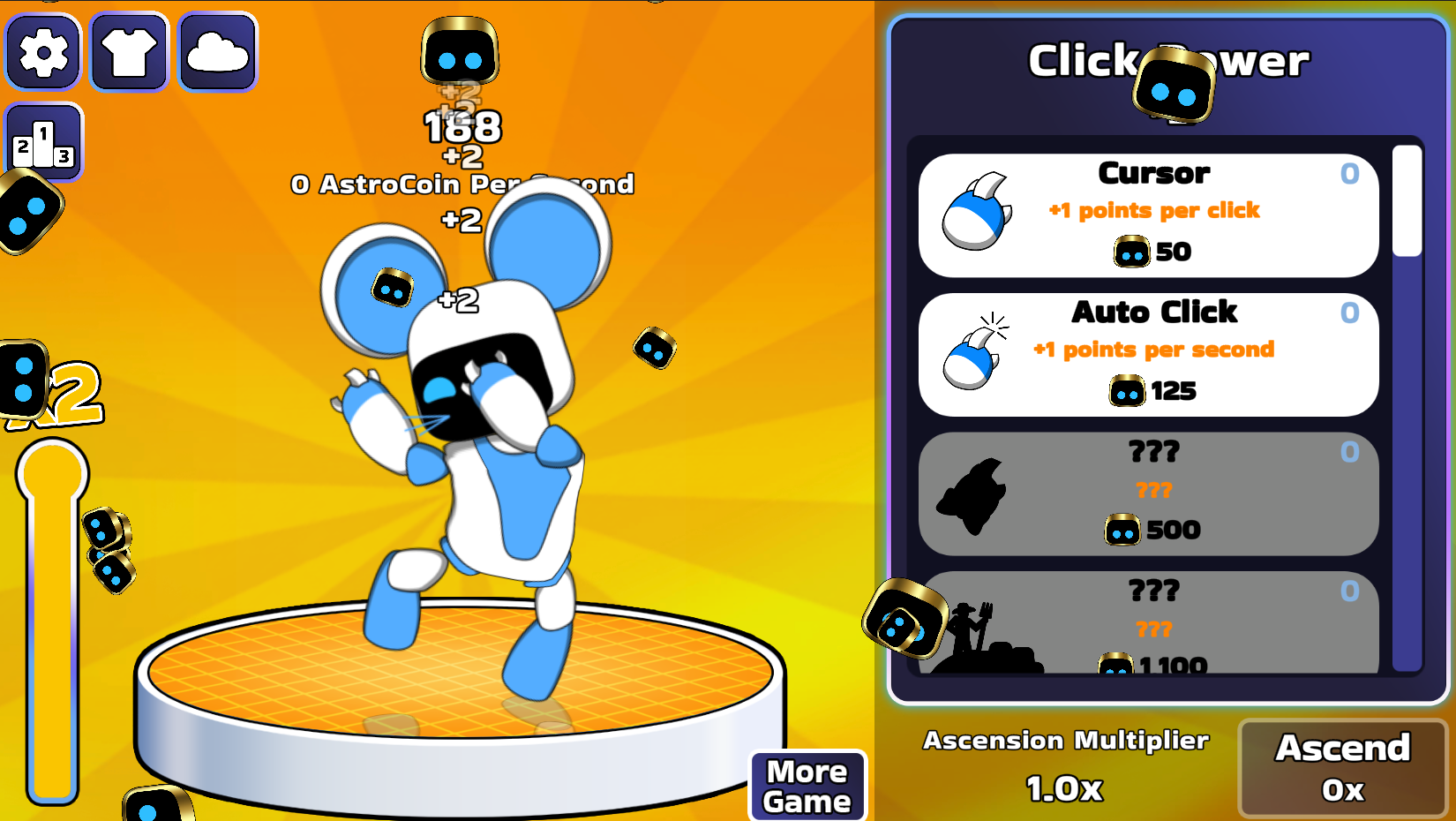Click the More Game button
Image resolution: width=1456 pixels, height=821 pixels.
[807, 786]
